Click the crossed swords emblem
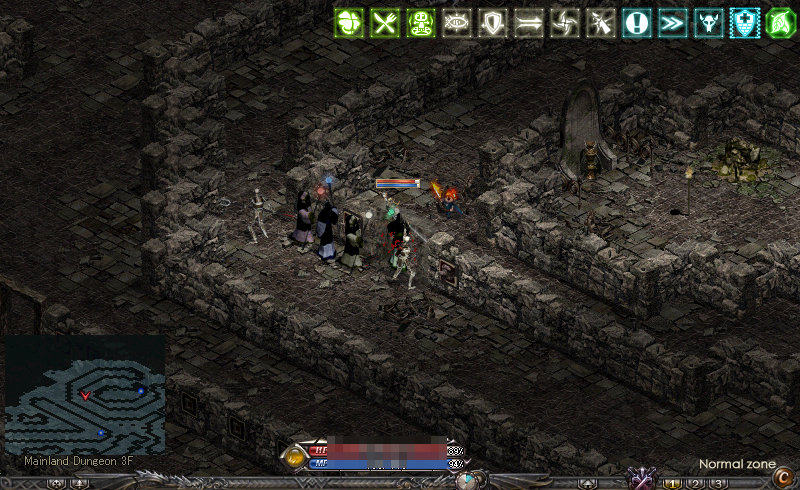The height and width of the screenshot is (490, 800). [639, 478]
